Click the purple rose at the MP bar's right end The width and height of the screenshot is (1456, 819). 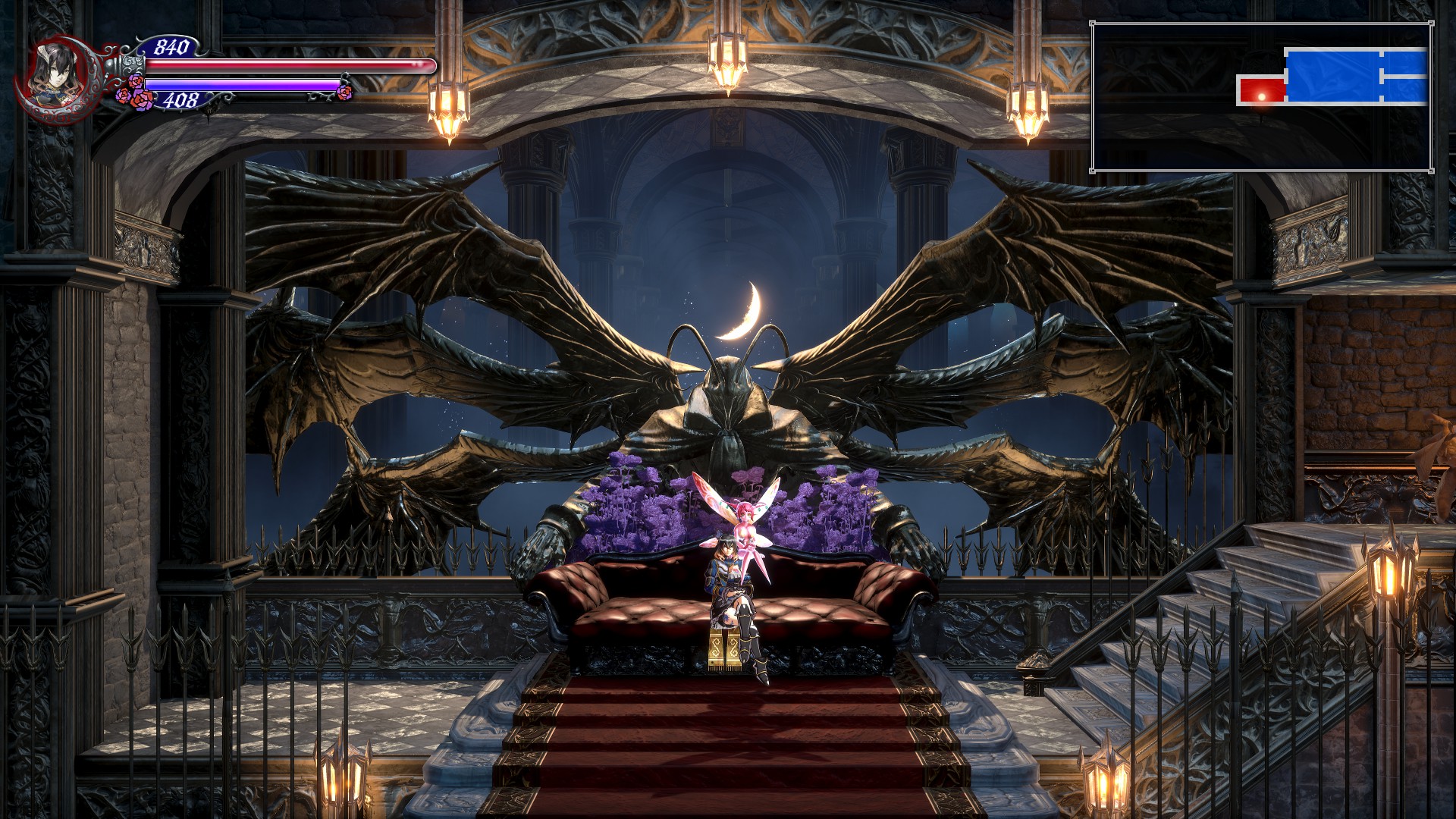[x=345, y=93]
